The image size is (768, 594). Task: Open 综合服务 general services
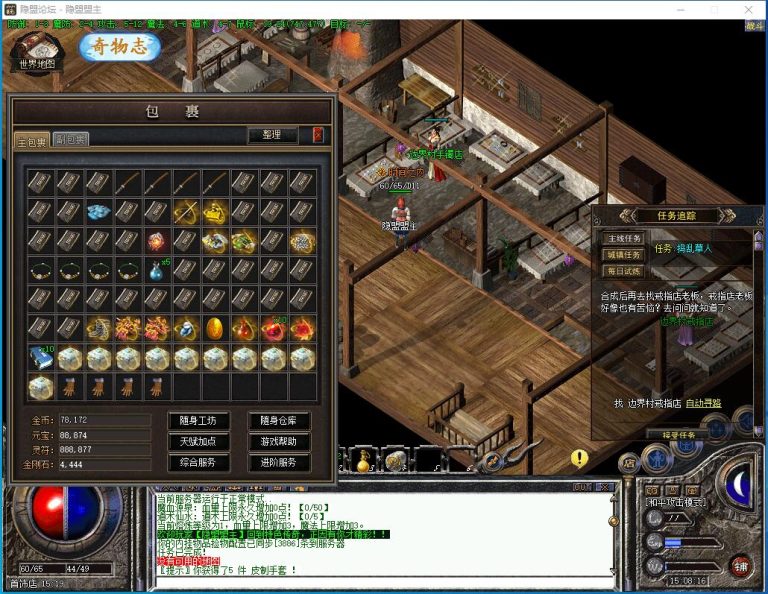click(x=198, y=462)
